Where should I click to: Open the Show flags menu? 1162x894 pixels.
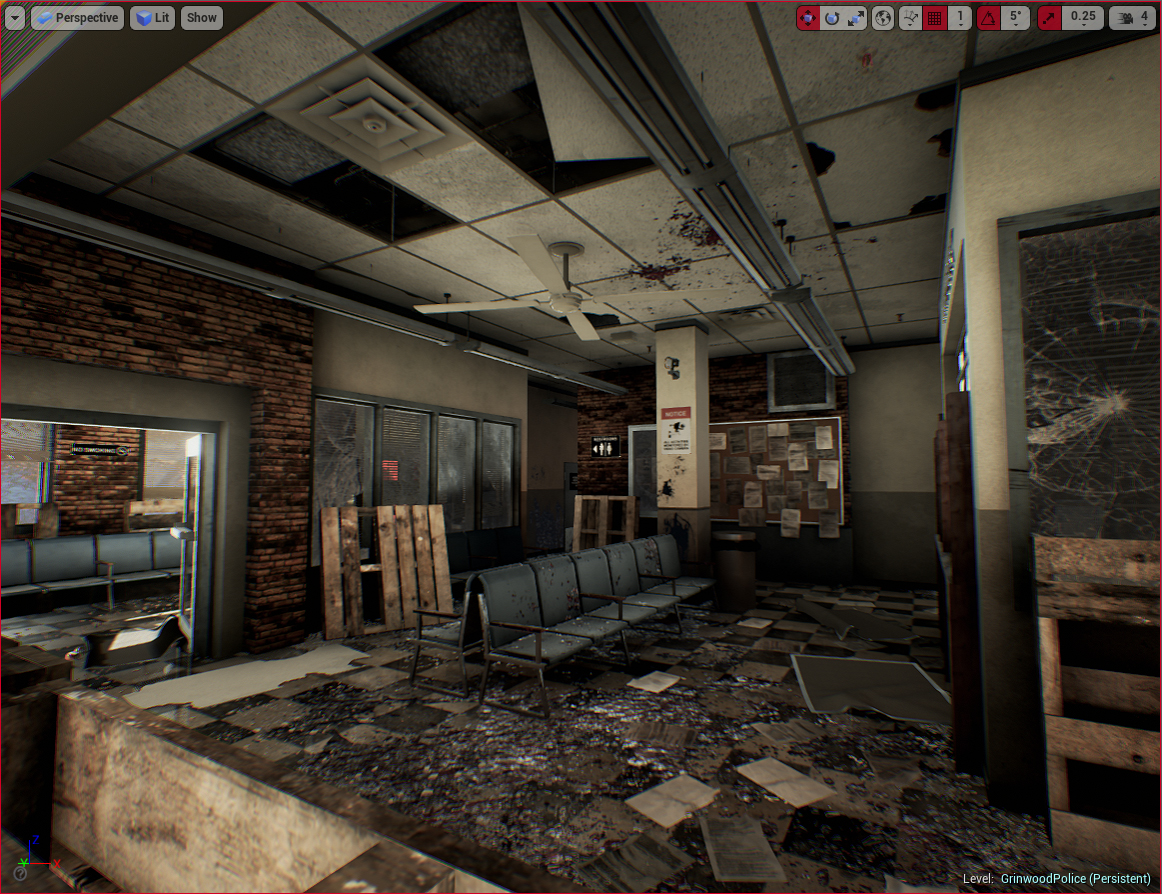point(201,17)
